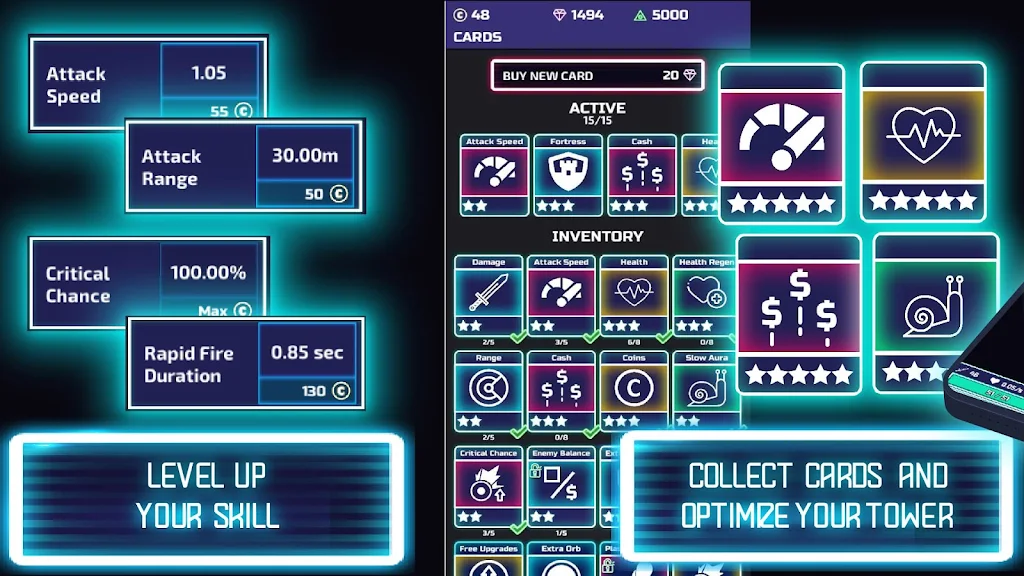Pick the Damage sword card in inventory

pos(488,297)
